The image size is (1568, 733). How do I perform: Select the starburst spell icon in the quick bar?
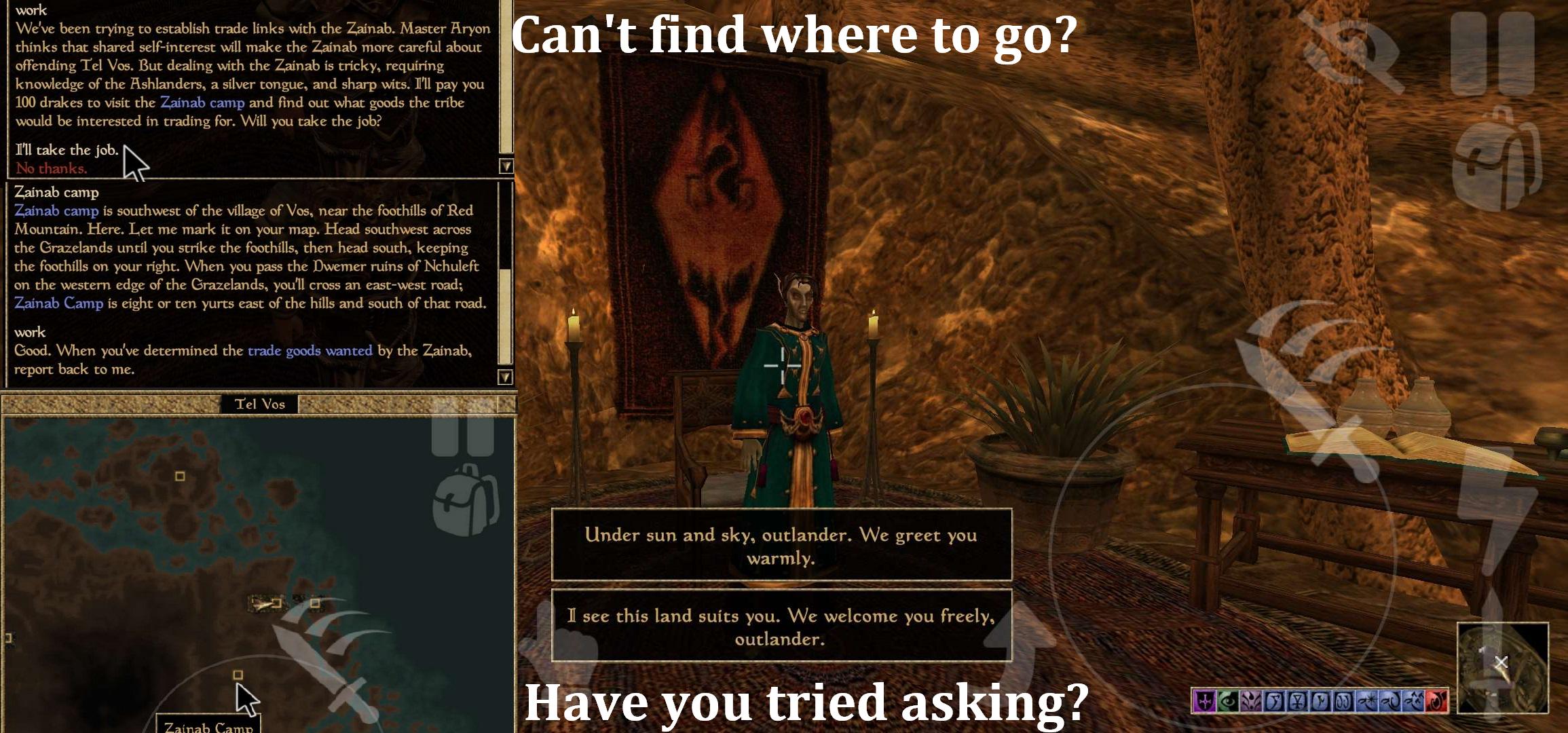1368,699
